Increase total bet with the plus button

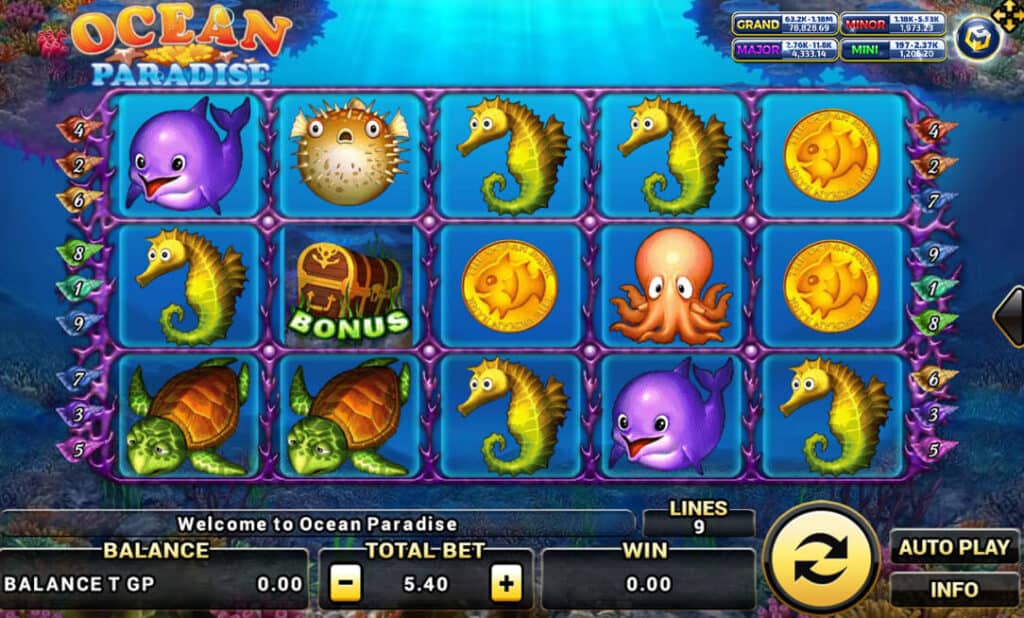[x=508, y=583]
